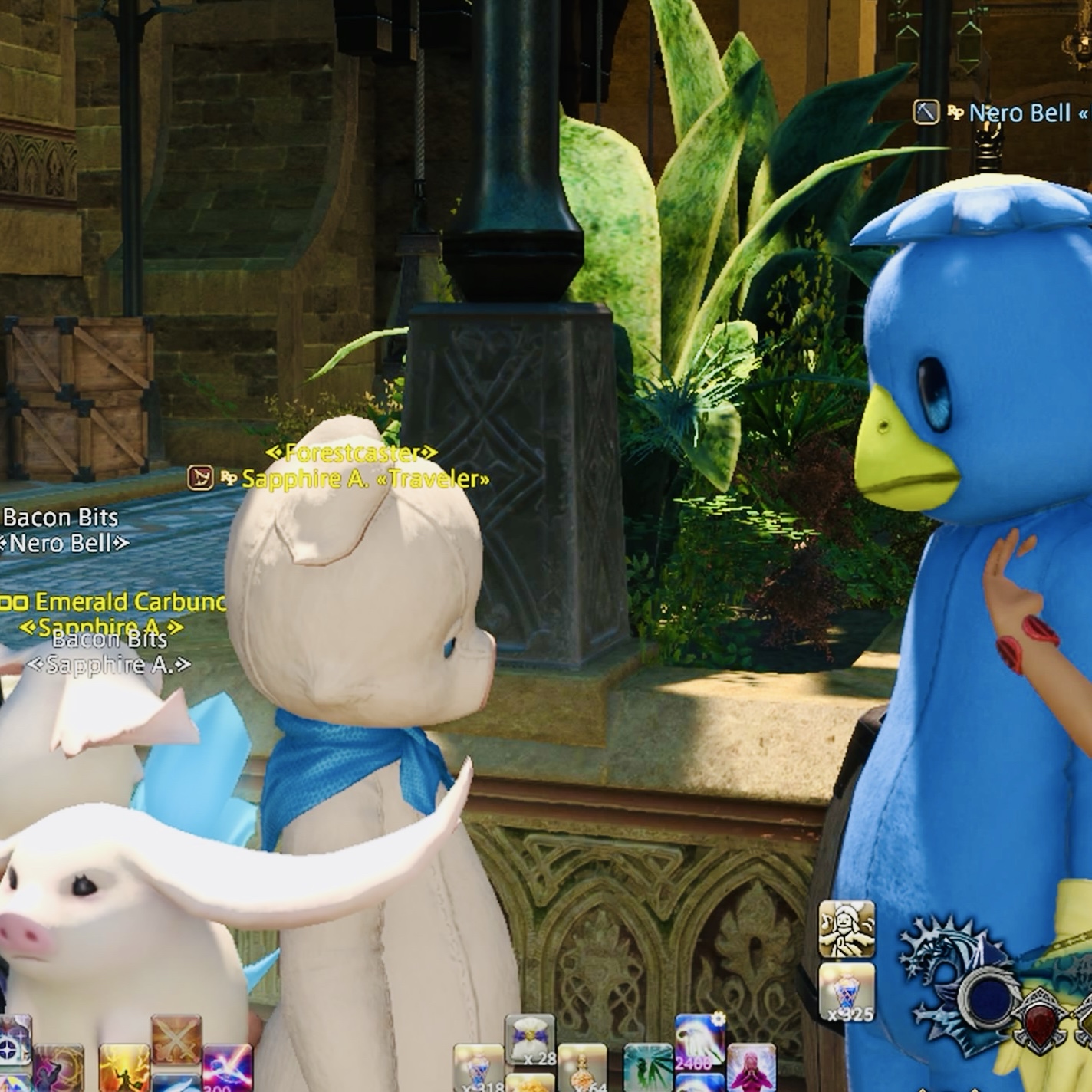Use the blue vial stack x318

point(479,1068)
